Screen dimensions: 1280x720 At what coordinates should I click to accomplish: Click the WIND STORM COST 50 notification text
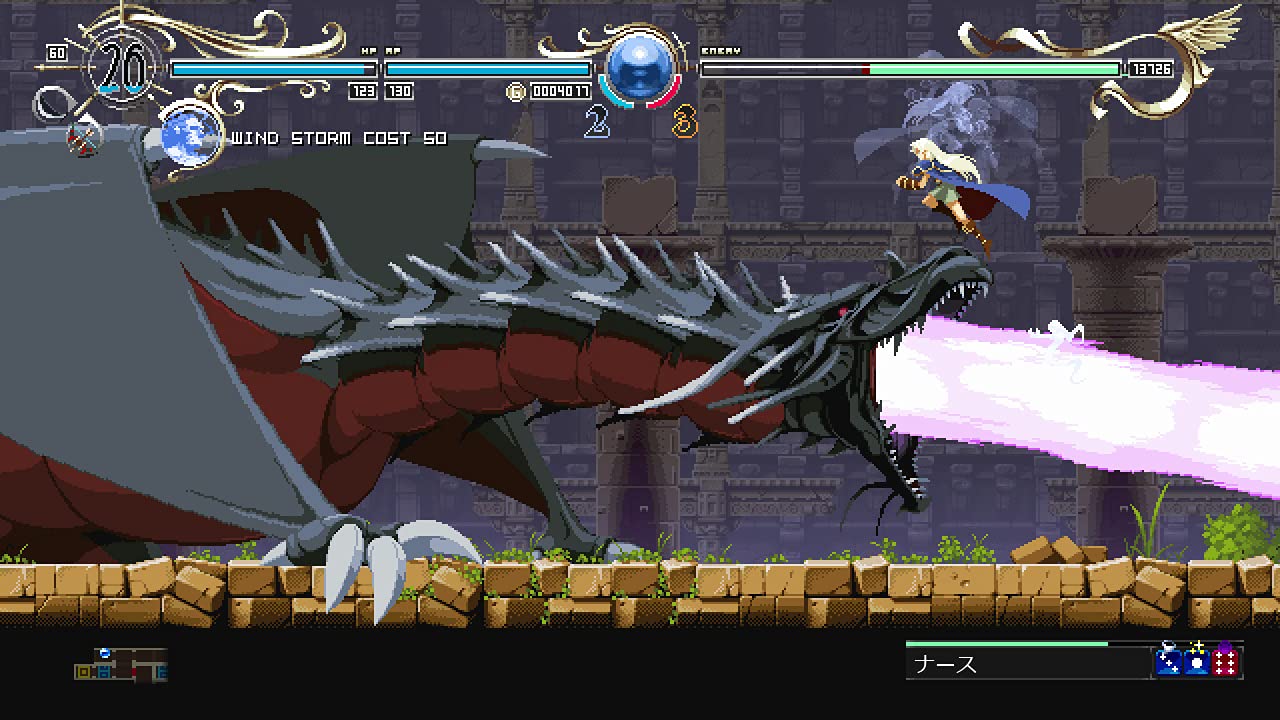coord(338,138)
